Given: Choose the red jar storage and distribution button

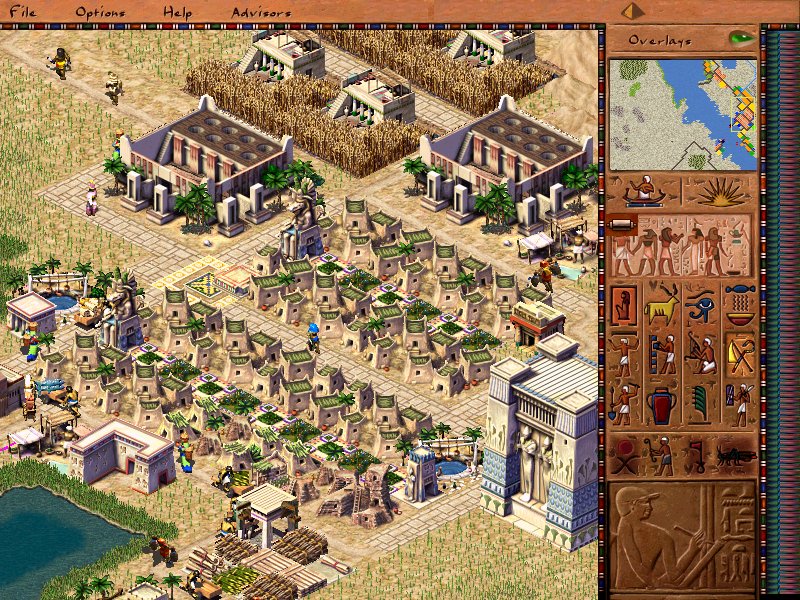Looking at the screenshot, I should coord(662,405).
